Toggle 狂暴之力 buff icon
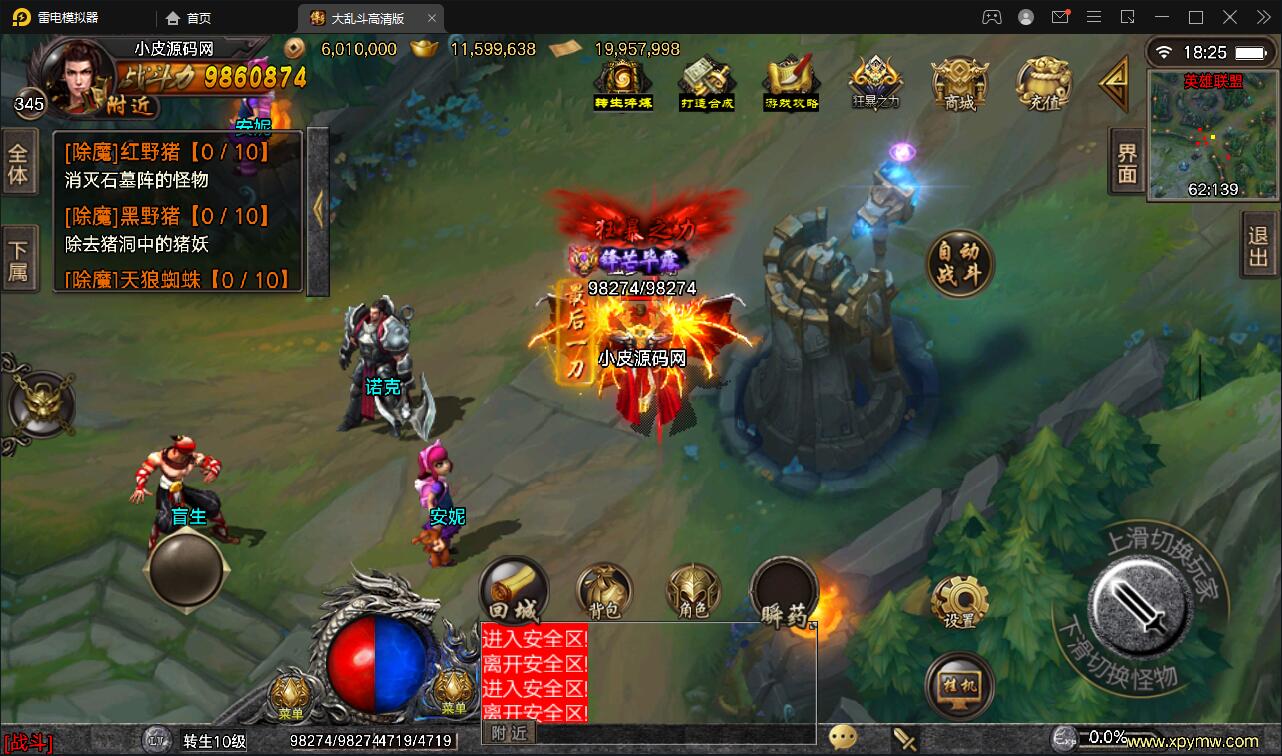1282x756 pixels. point(875,85)
